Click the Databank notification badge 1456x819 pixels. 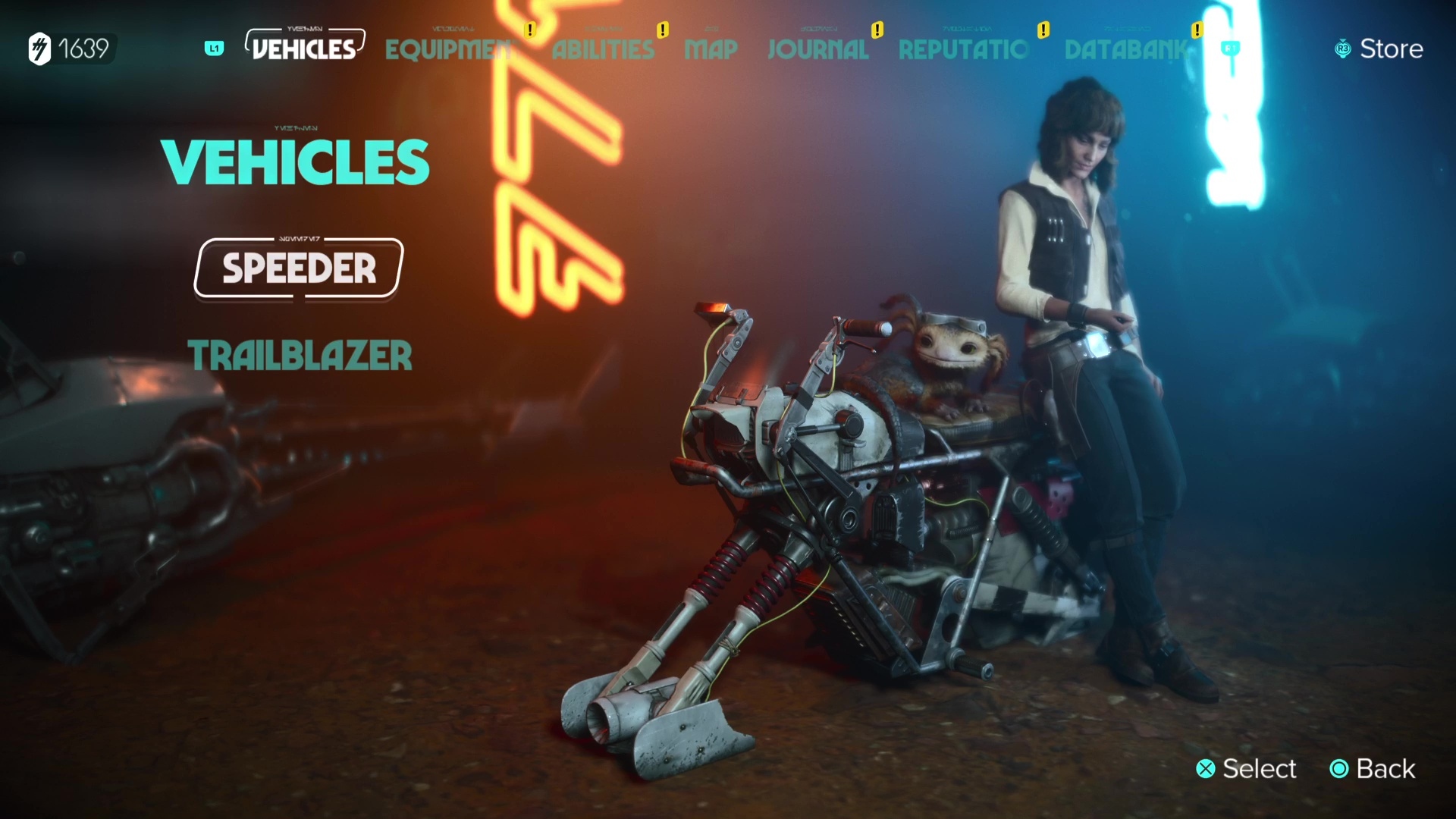[1197, 30]
